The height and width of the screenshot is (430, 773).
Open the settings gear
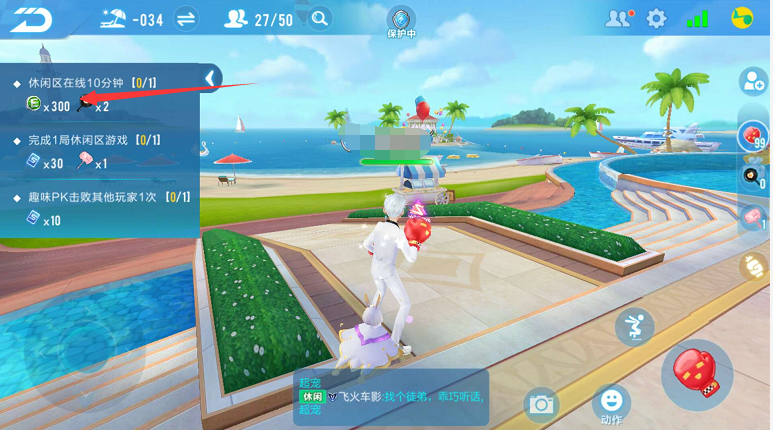tap(656, 18)
